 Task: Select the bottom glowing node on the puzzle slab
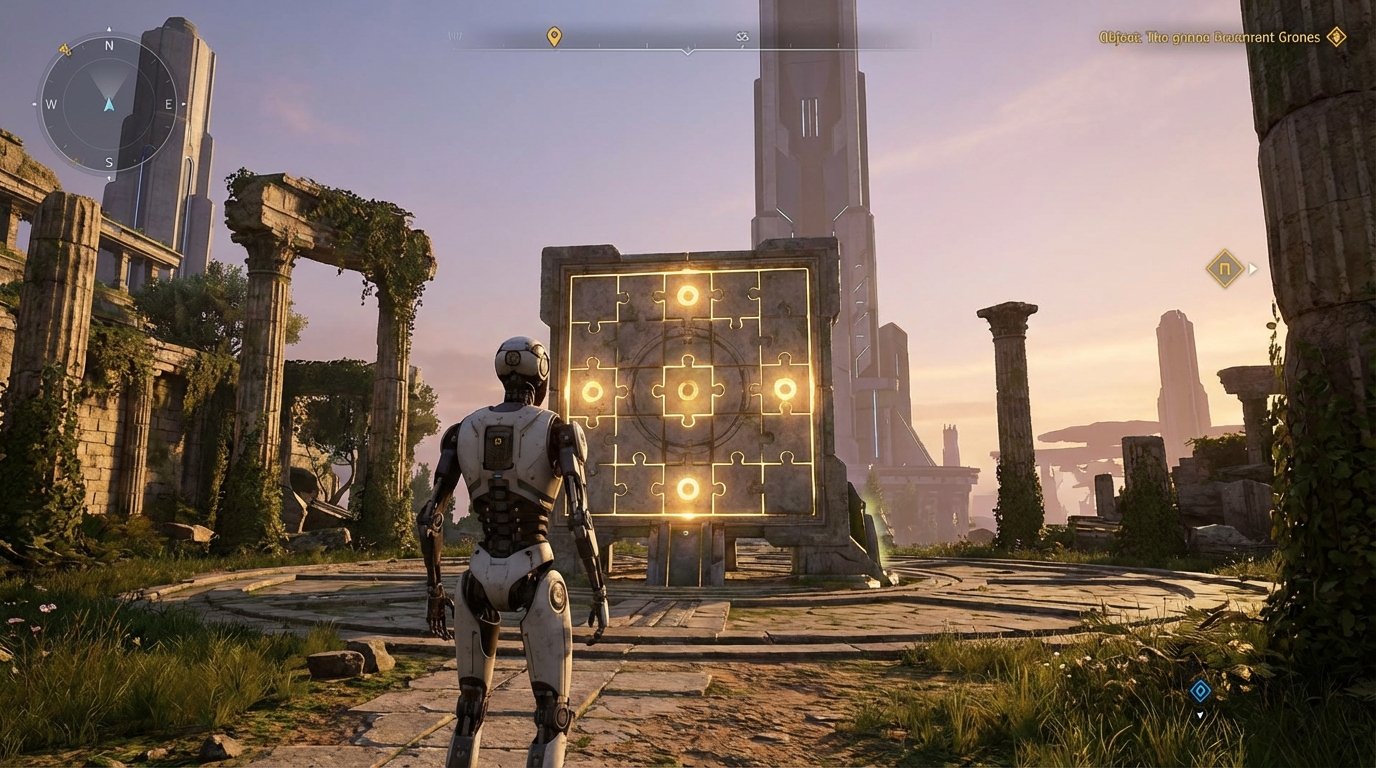click(687, 487)
